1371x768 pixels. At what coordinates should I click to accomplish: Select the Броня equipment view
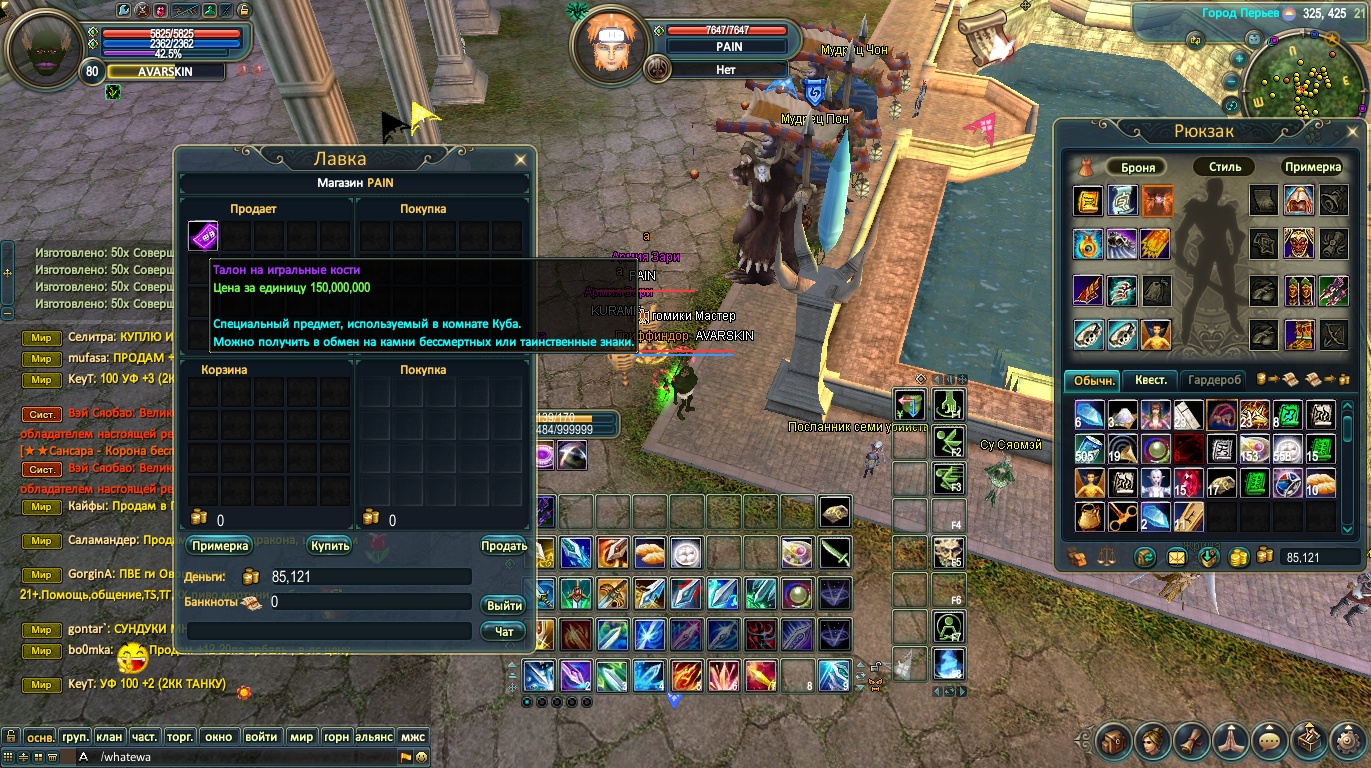click(1138, 167)
